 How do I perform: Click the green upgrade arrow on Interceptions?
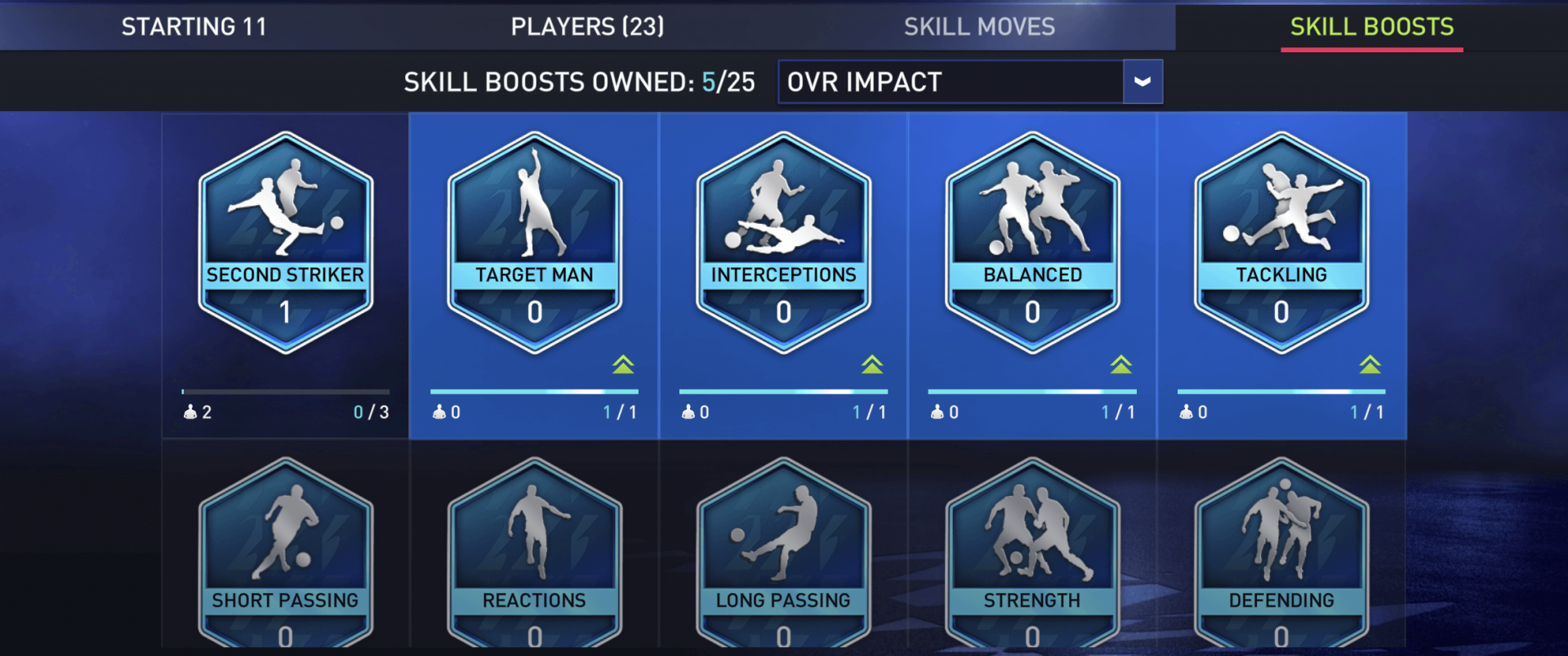[x=873, y=365]
